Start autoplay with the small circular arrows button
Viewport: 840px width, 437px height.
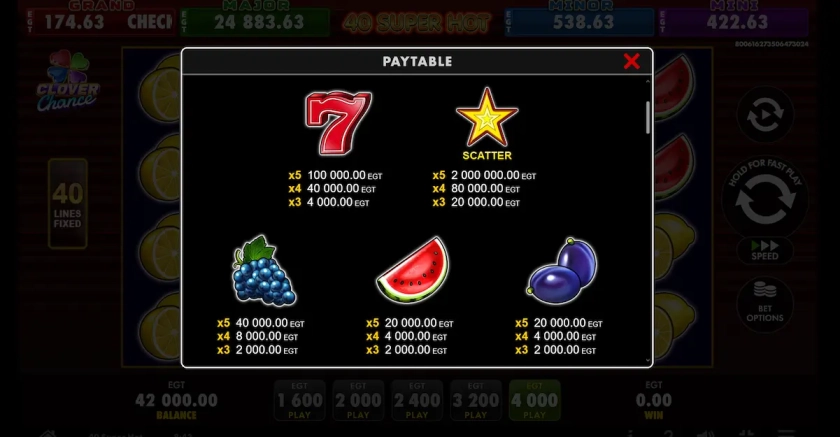click(765, 114)
